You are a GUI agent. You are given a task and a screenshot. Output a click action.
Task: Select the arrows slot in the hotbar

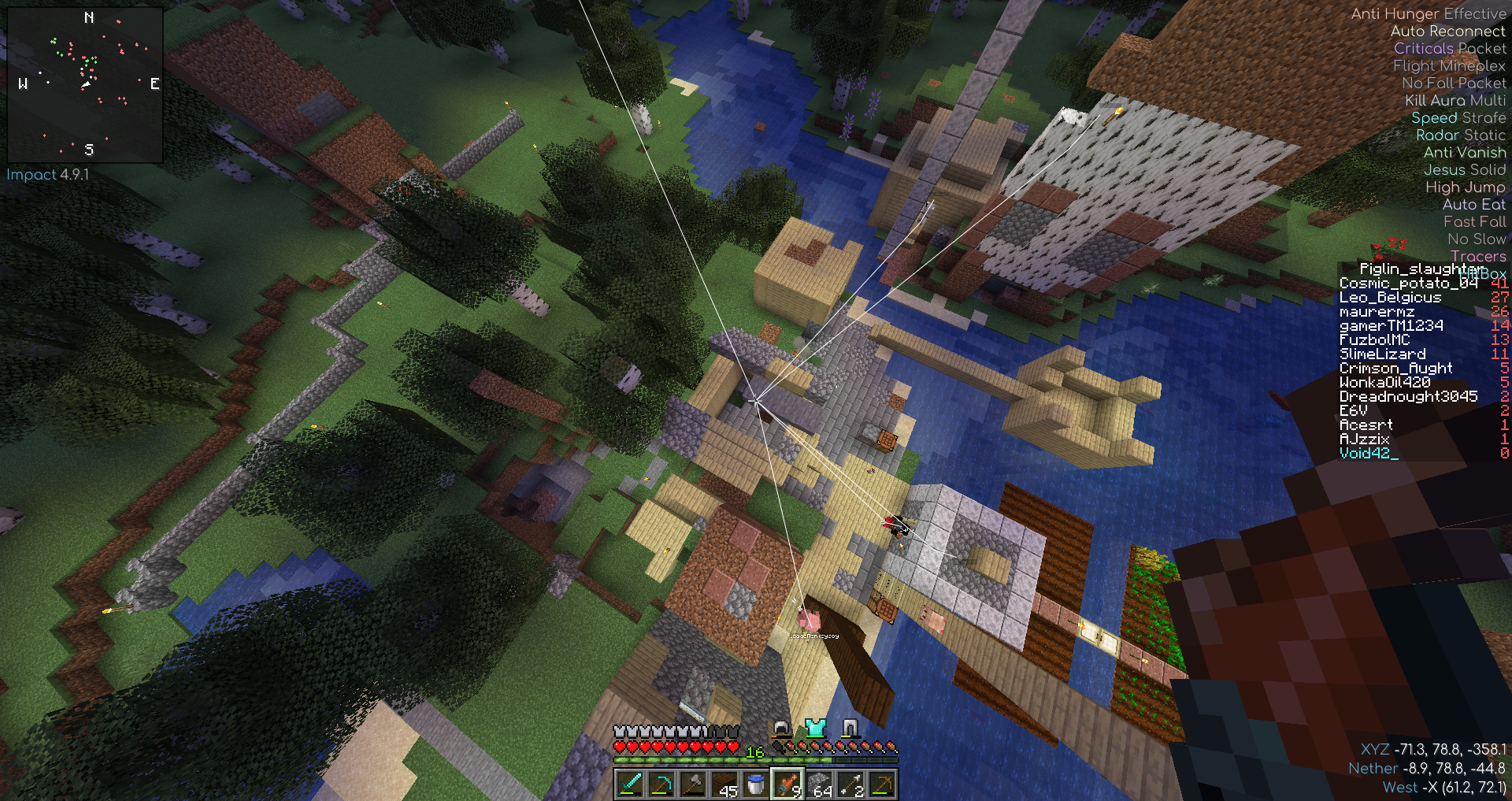[850, 785]
